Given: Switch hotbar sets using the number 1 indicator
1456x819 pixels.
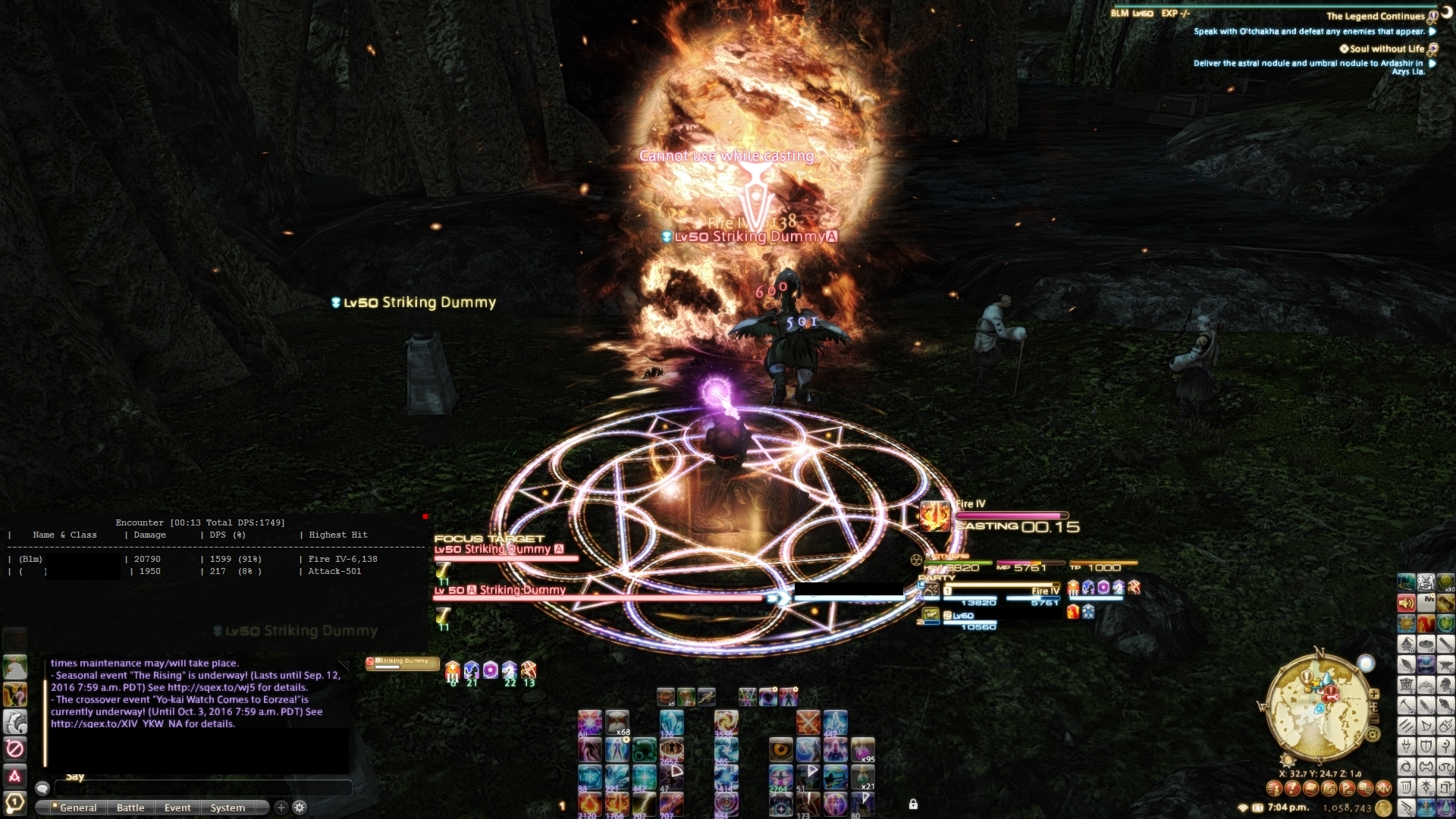Looking at the screenshot, I should (x=563, y=806).
